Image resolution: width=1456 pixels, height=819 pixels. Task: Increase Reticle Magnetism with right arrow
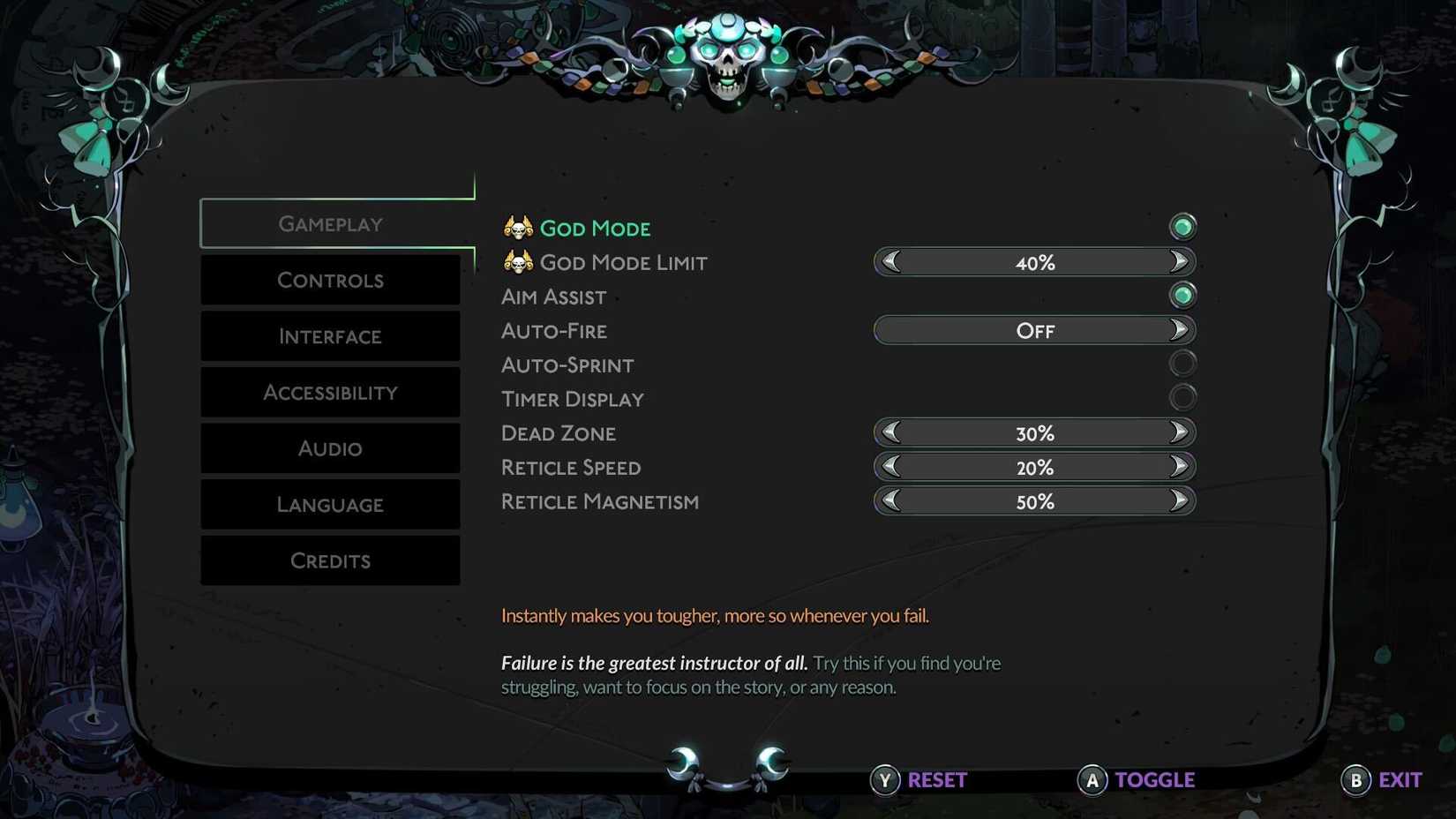pyautogui.click(x=1179, y=501)
